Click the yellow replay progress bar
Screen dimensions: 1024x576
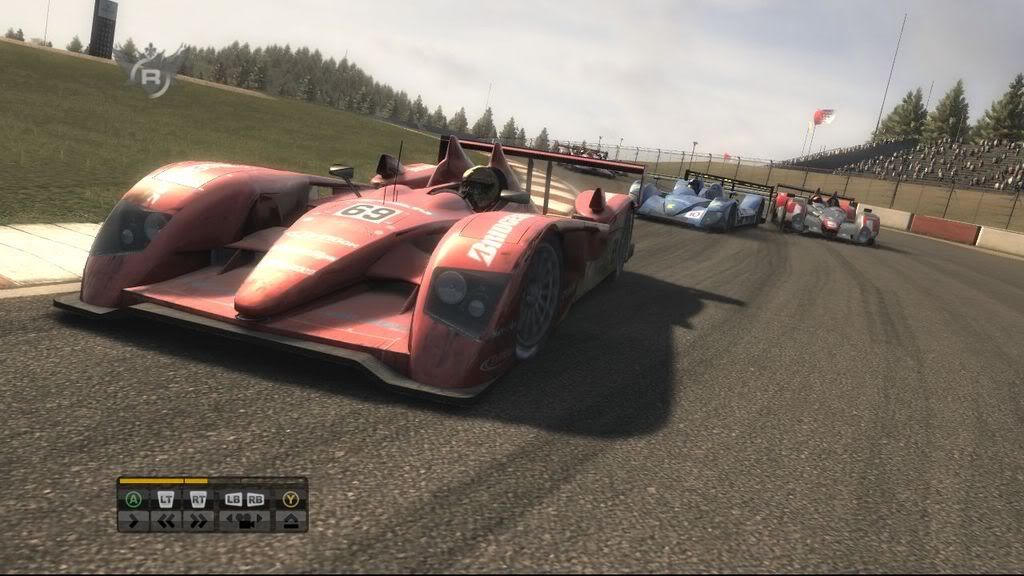pyautogui.click(x=163, y=481)
